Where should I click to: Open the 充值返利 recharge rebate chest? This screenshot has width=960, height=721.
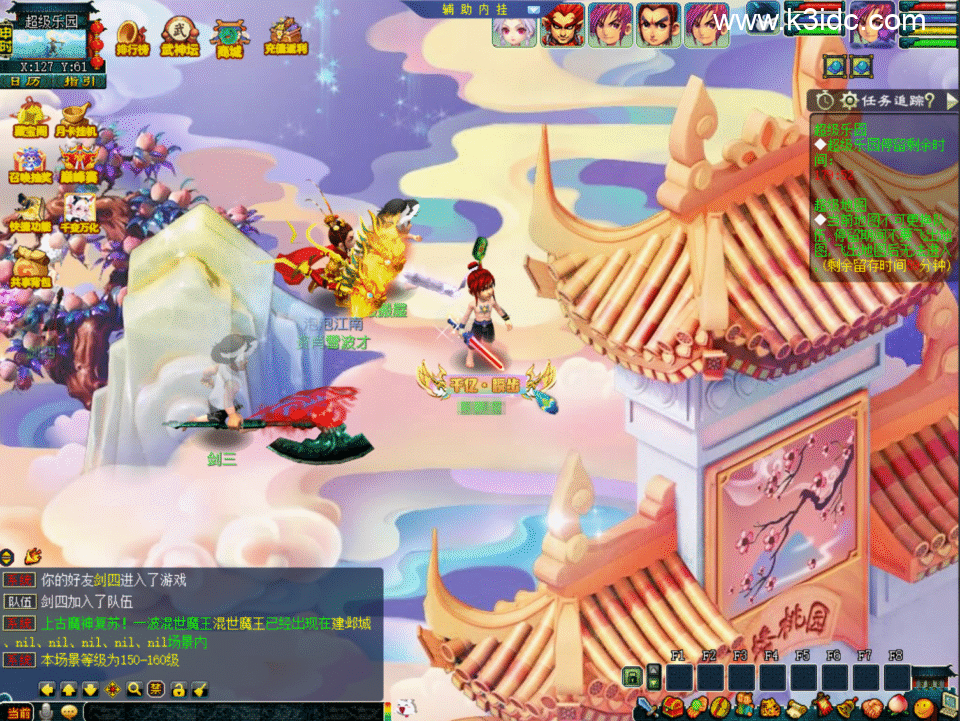pos(286,37)
